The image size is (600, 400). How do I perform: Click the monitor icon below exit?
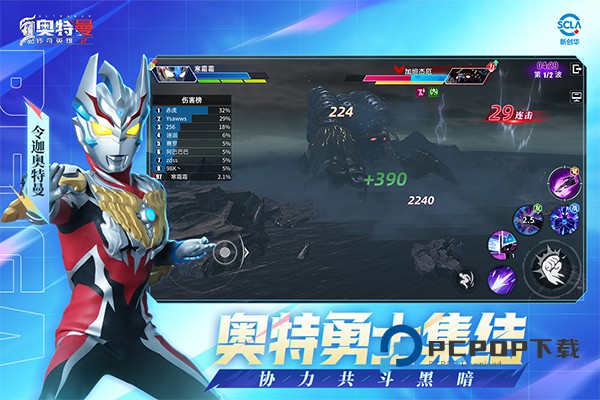[577, 97]
